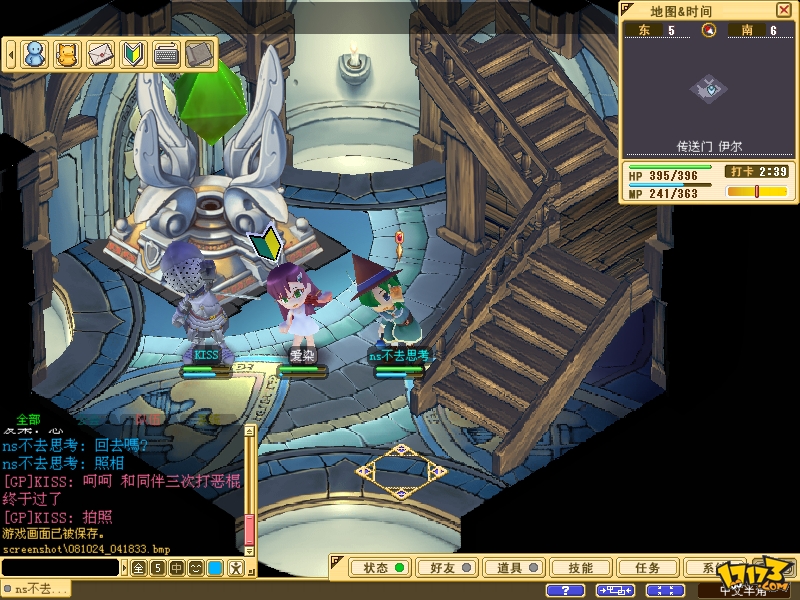This screenshot has width=800, height=600.
Task: Click the chat text input box
Action: point(62,568)
